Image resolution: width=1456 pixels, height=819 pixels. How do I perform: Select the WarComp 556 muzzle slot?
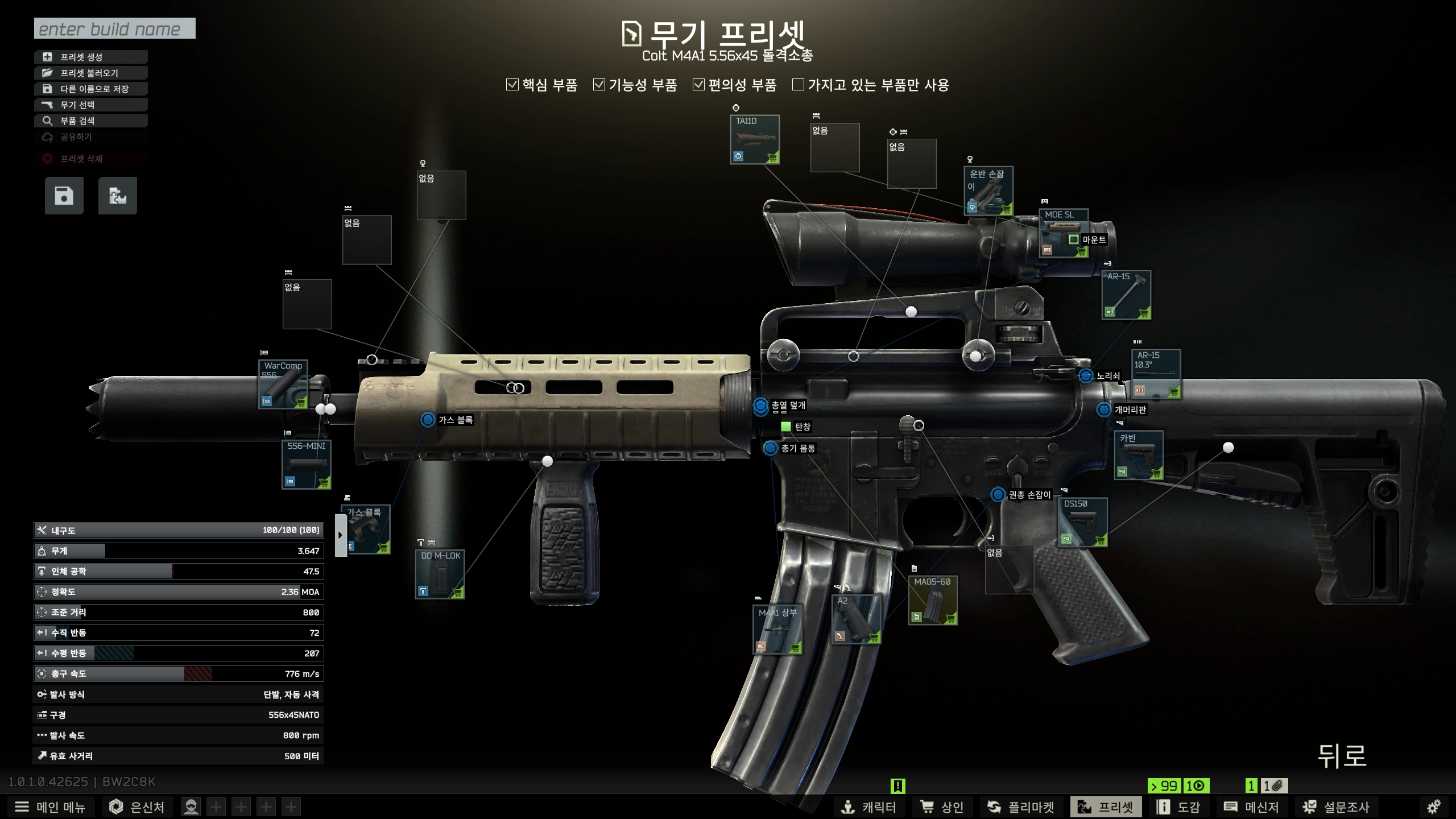283,384
